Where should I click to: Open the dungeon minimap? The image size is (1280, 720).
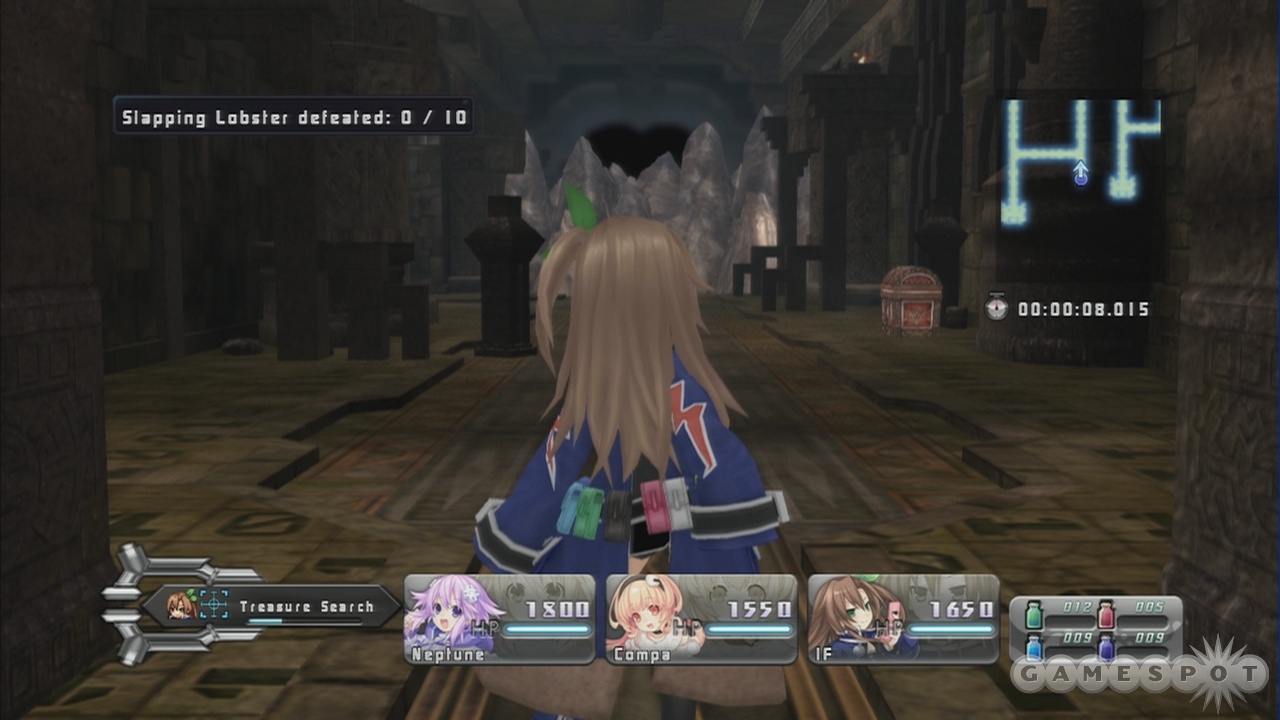tap(1080, 160)
